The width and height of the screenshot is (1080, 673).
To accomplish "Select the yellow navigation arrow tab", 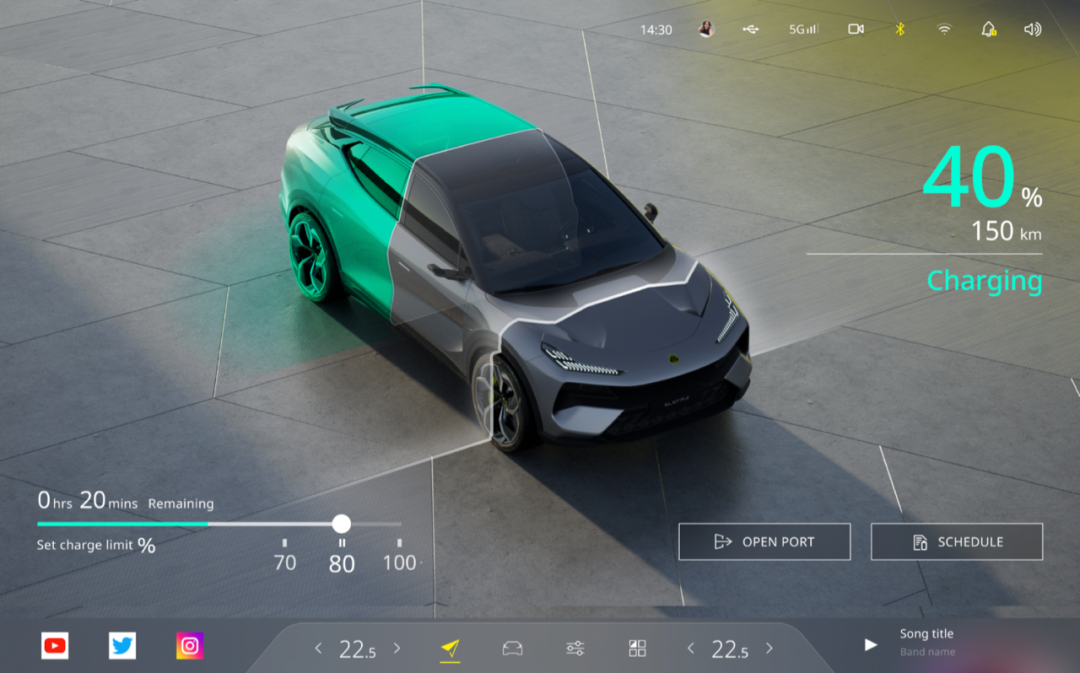I will [450, 649].
